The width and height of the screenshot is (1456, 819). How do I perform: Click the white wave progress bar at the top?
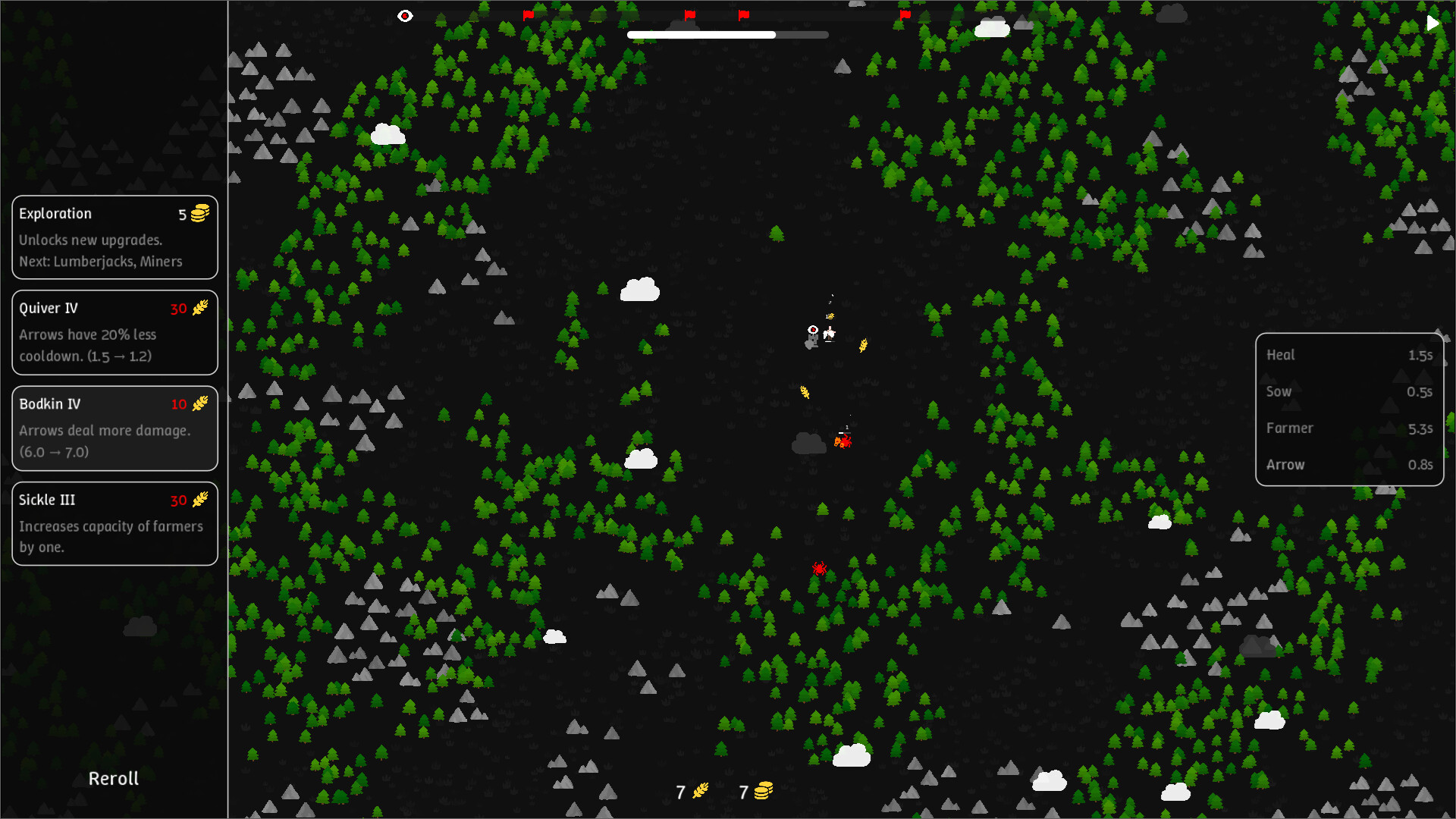click(x=701, y=35)
